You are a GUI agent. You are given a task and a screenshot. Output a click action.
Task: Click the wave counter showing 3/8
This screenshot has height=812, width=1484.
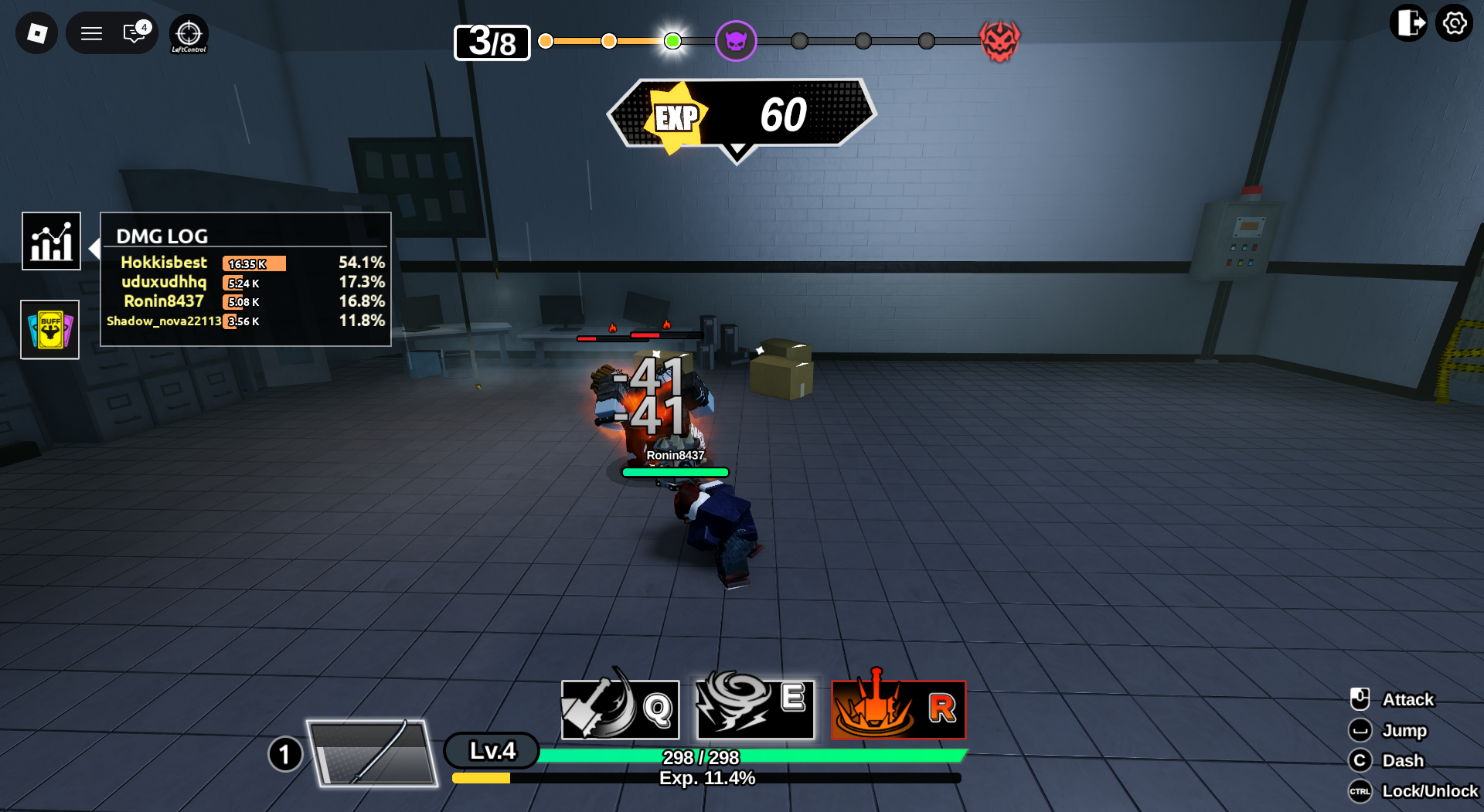(492, 42)
